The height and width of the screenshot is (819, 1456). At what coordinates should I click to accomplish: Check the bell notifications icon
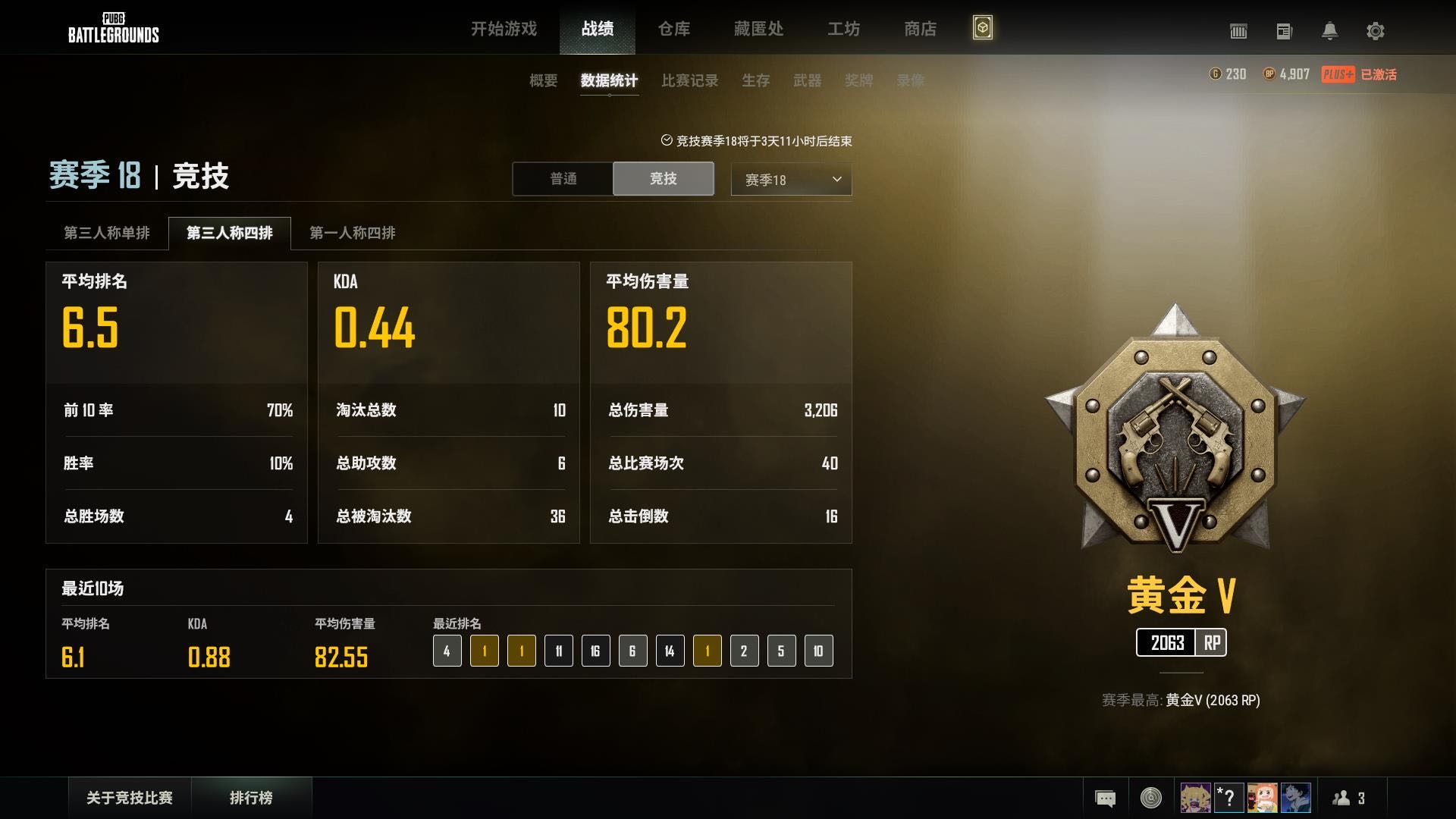pos(1329,31)
